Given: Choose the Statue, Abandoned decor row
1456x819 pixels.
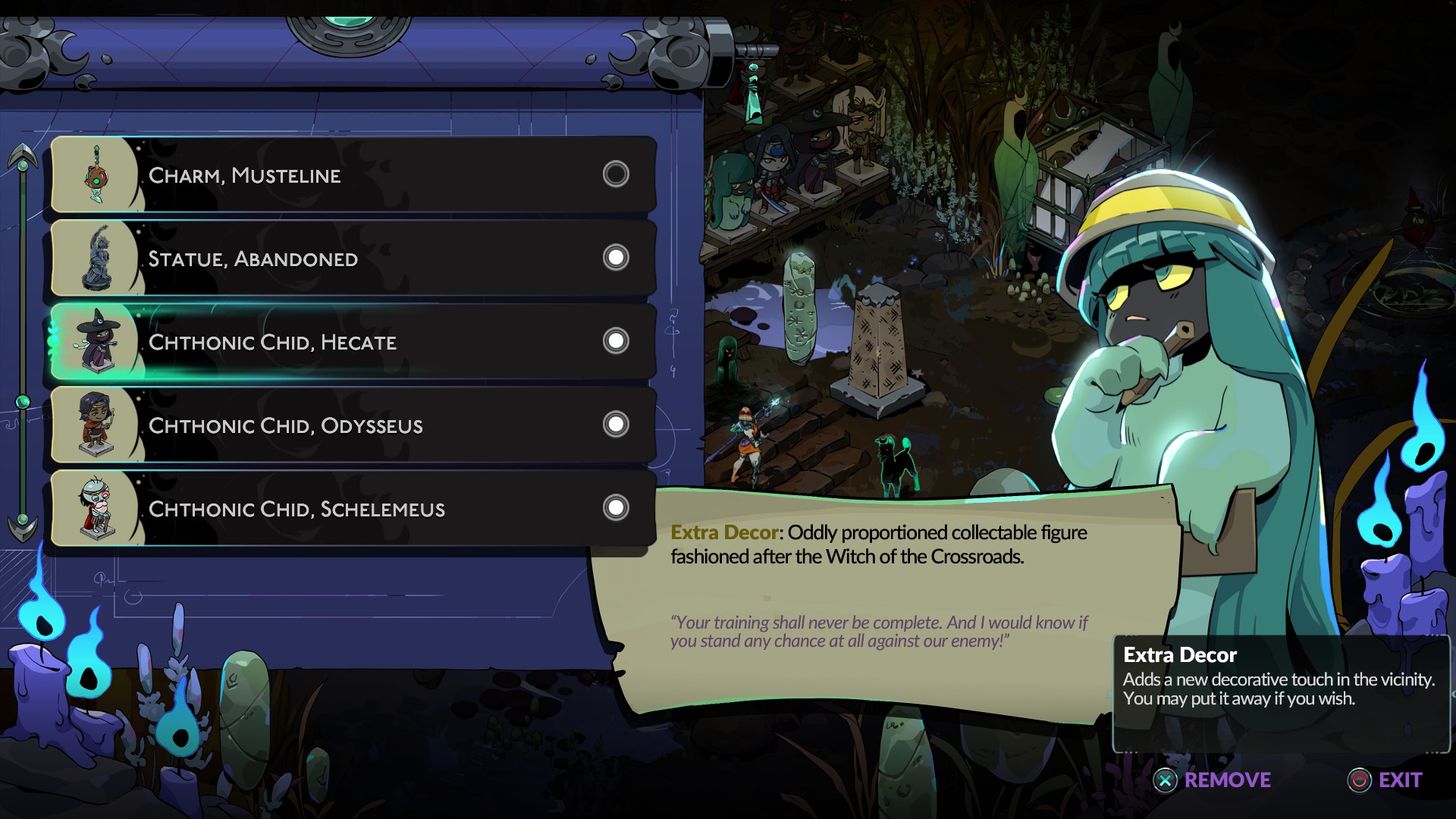Looking at the screenshot, I should click(353, 259).
